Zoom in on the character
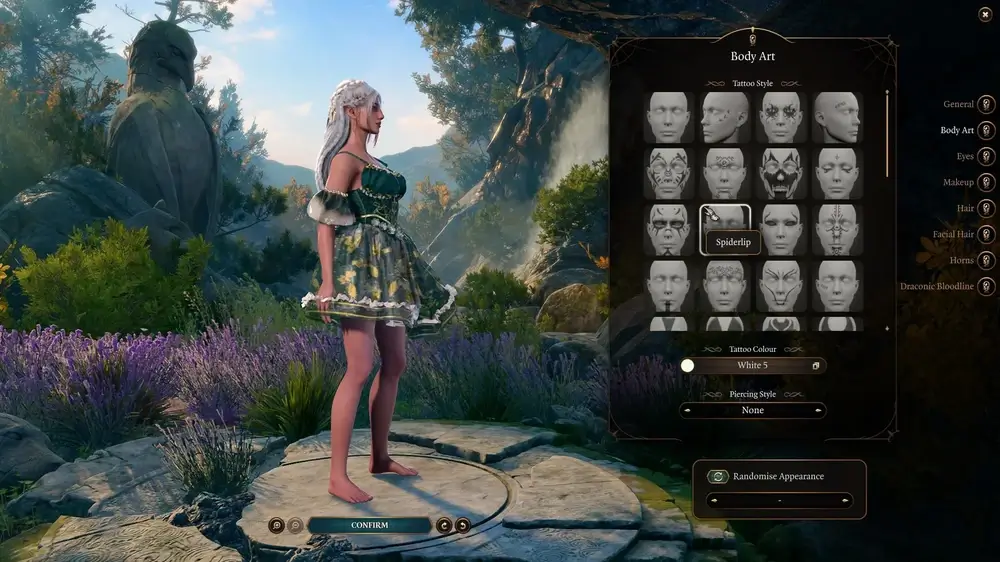The height and width of the screenshot is (562, 1000). coord(276,525)
